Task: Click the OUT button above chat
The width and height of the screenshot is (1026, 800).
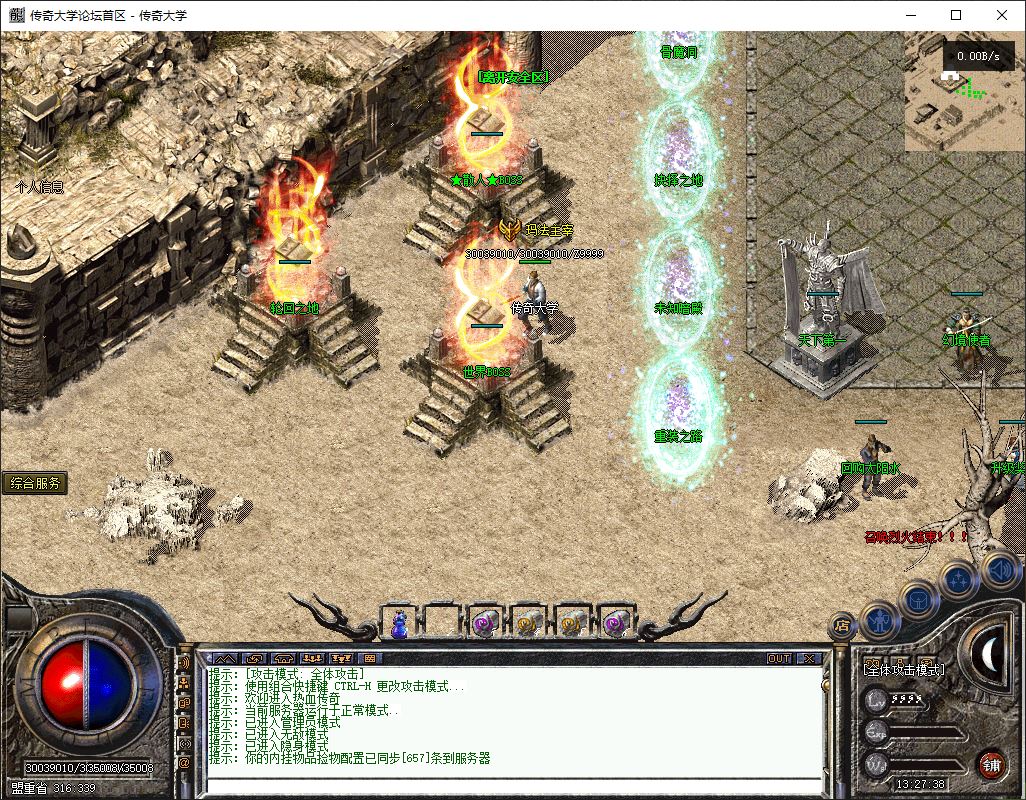Action: (x=779, y=659)
